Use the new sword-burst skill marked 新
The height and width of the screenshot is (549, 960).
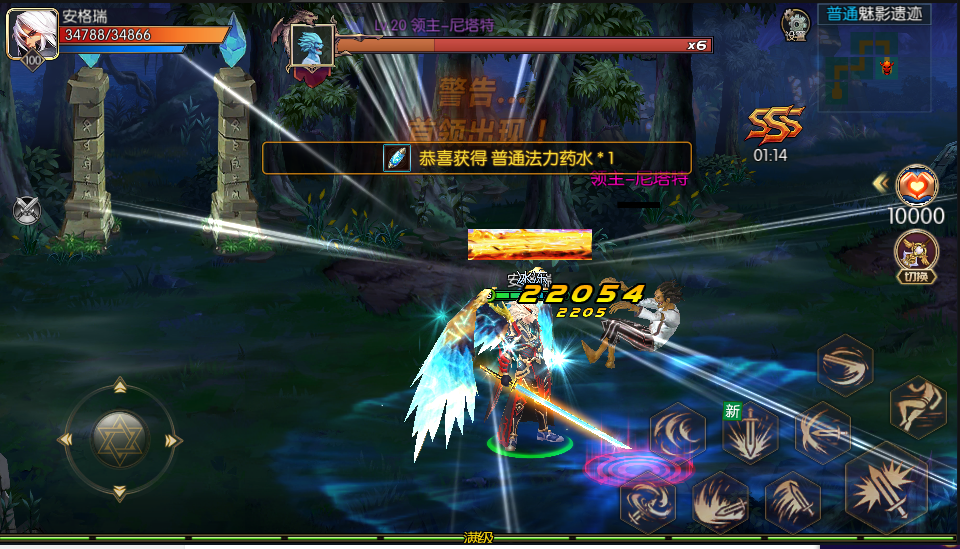[x=750, y=433]
